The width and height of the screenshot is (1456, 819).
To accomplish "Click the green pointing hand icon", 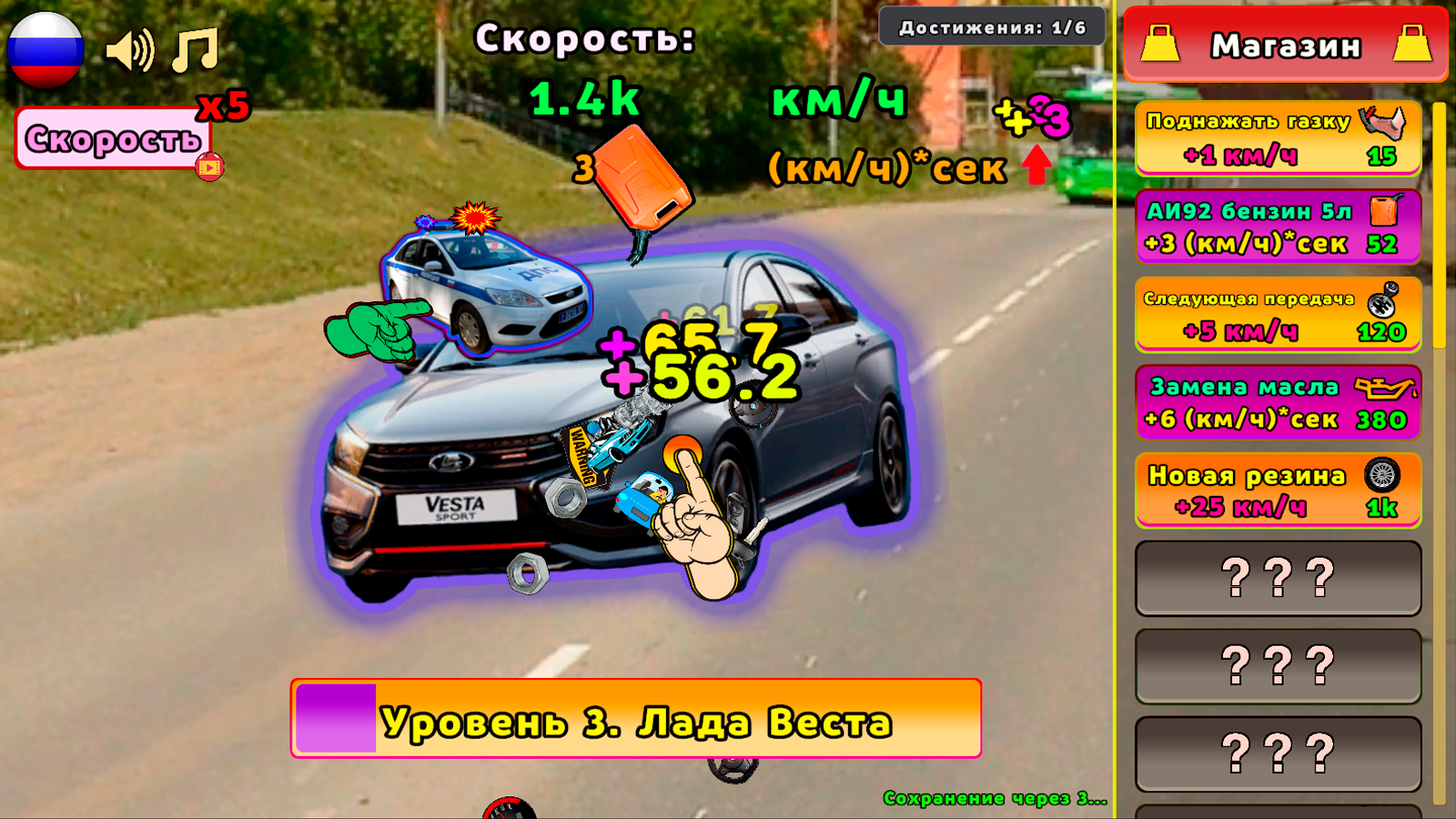I will coord(375,331).
